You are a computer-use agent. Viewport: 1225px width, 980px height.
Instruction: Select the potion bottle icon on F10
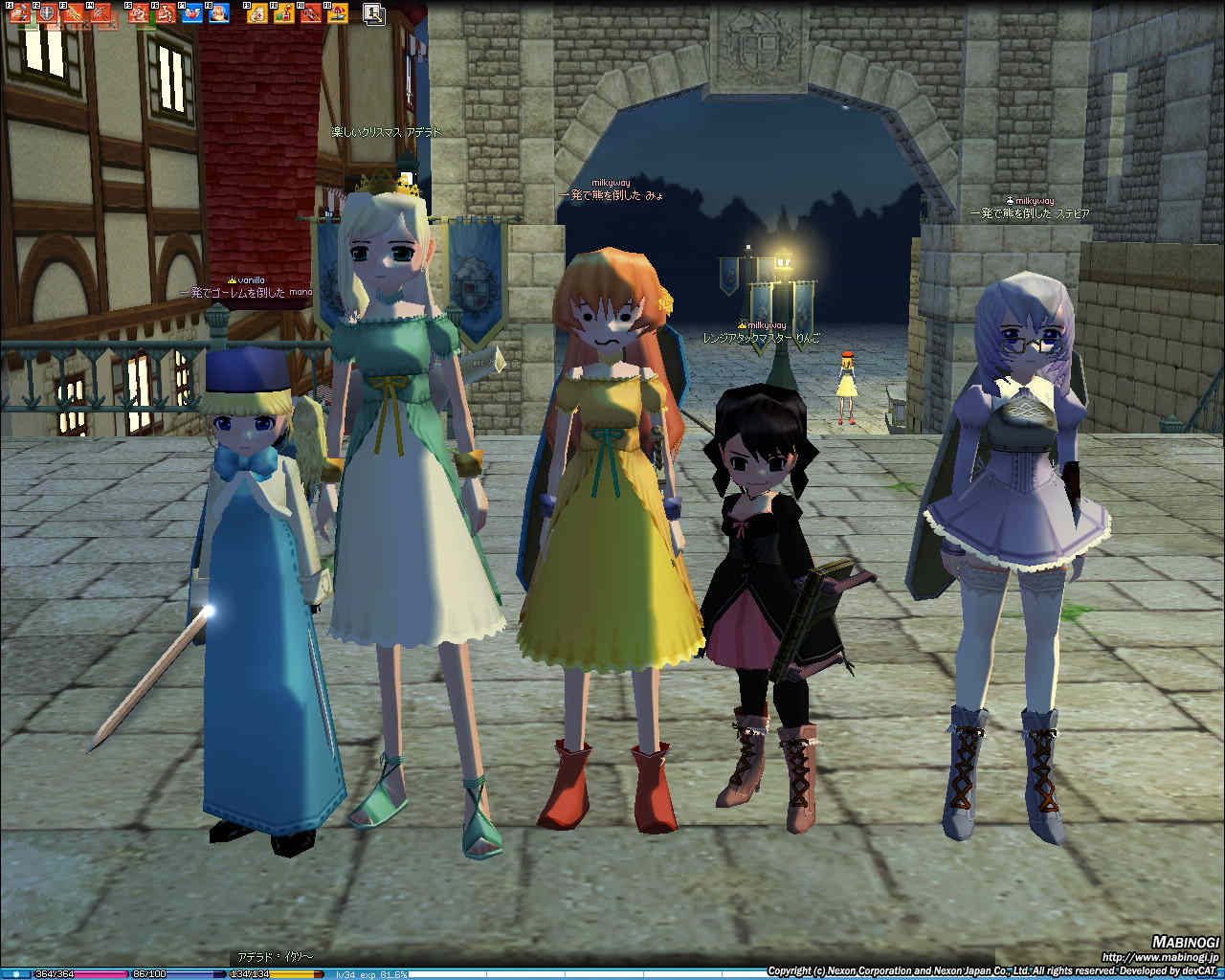pos(283,13)
